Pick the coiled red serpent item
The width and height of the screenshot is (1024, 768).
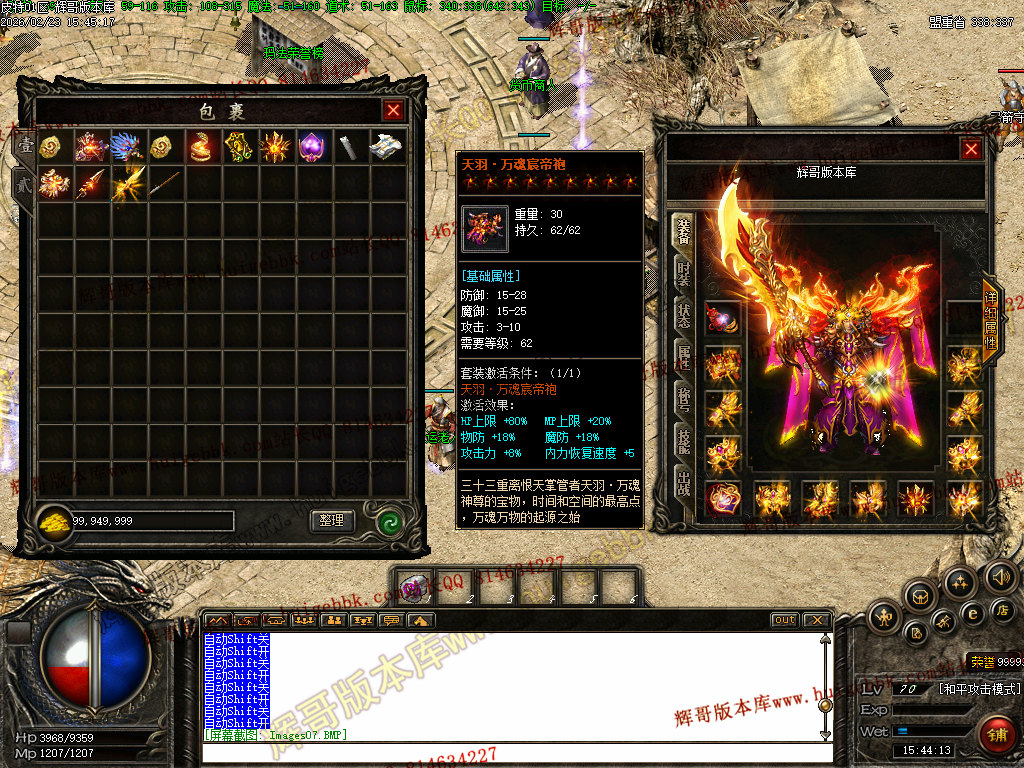(201, 147)
